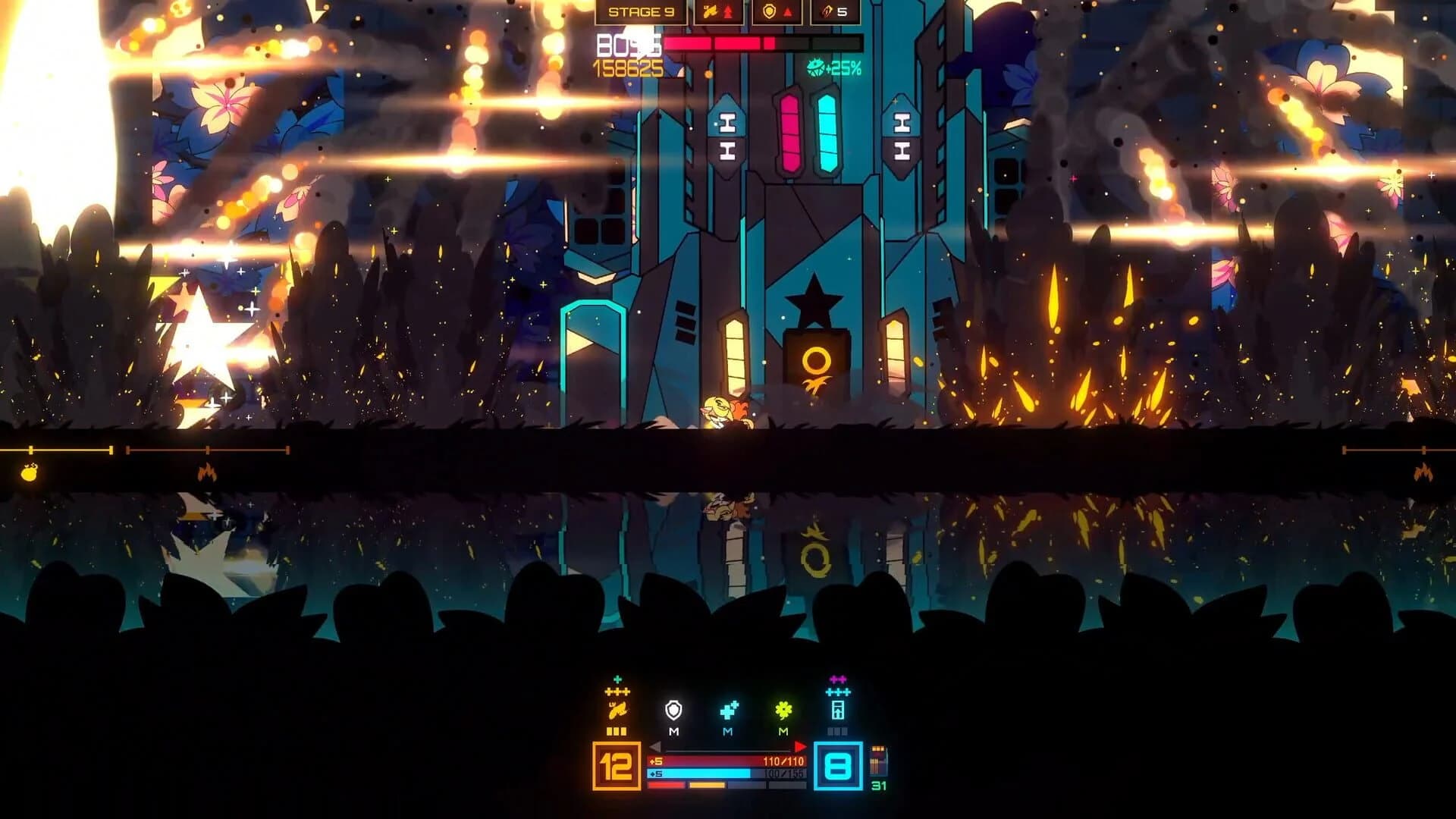Select the blue elevator ability icon
The image size is (1456, 819).
pyautogui.click(x=837, y=711)
